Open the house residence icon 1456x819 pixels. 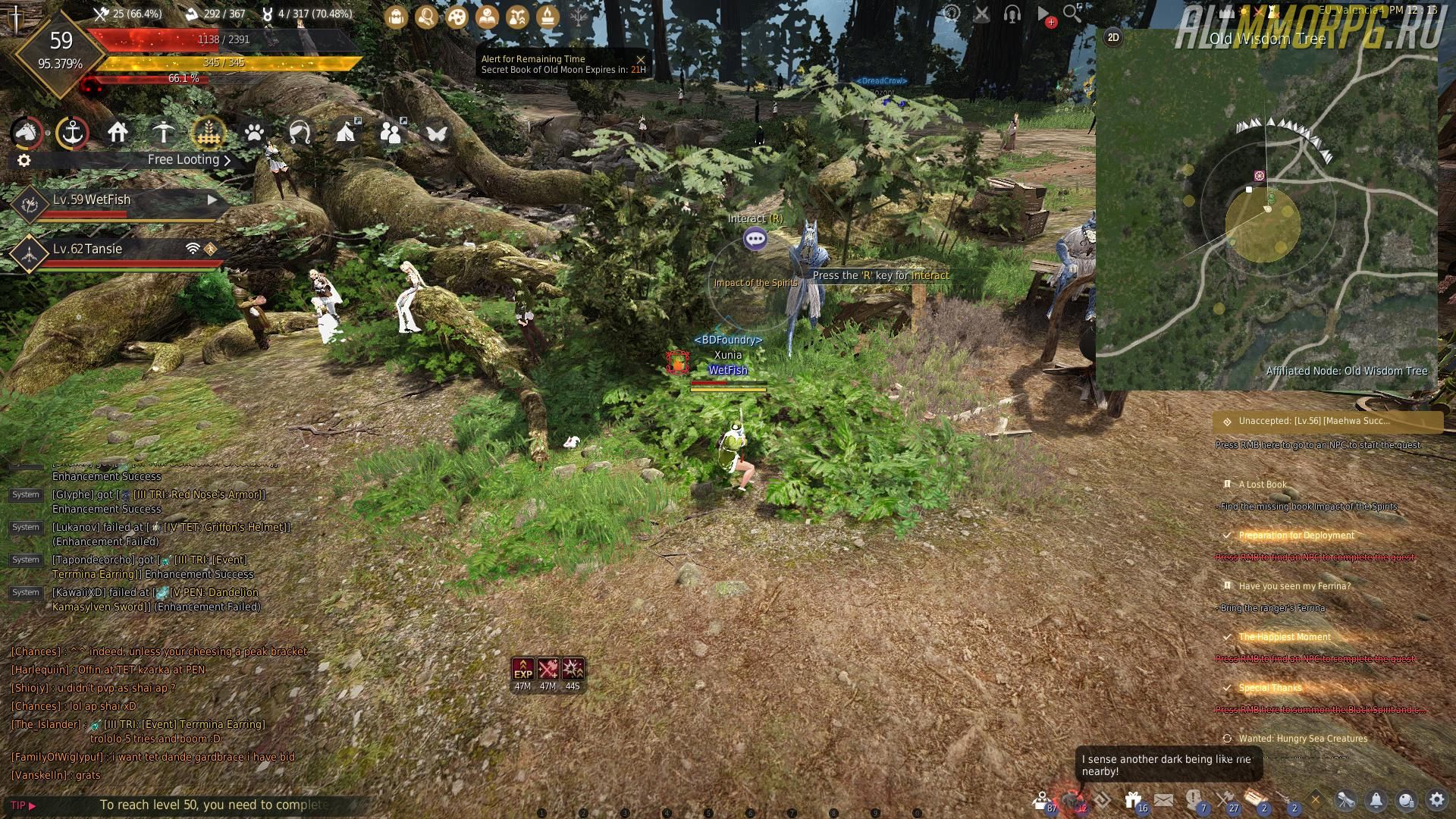(118, 133)
